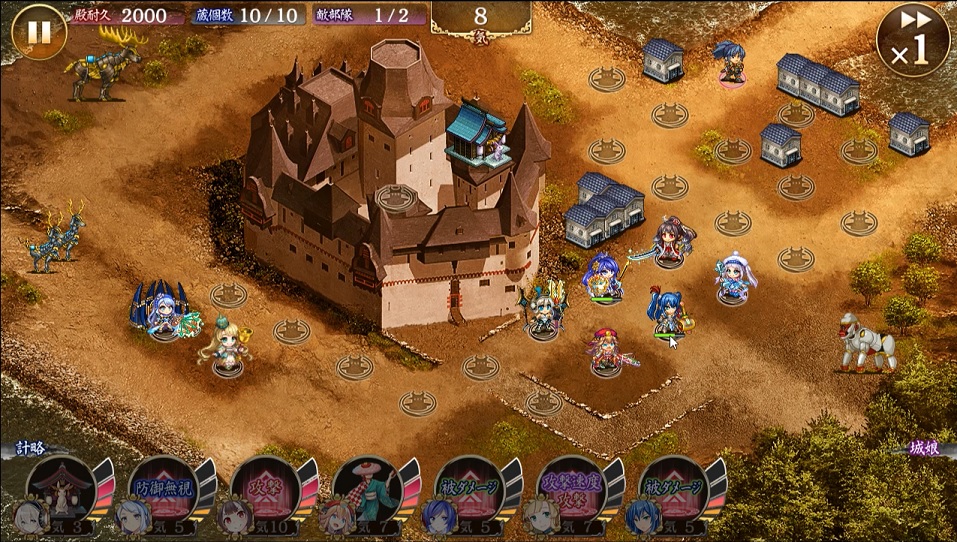Image resolution: width=957 pixels, height=542 pixels.
Task: Activate the shrine stratagem costing 3
Action: (x=62, y=491)
